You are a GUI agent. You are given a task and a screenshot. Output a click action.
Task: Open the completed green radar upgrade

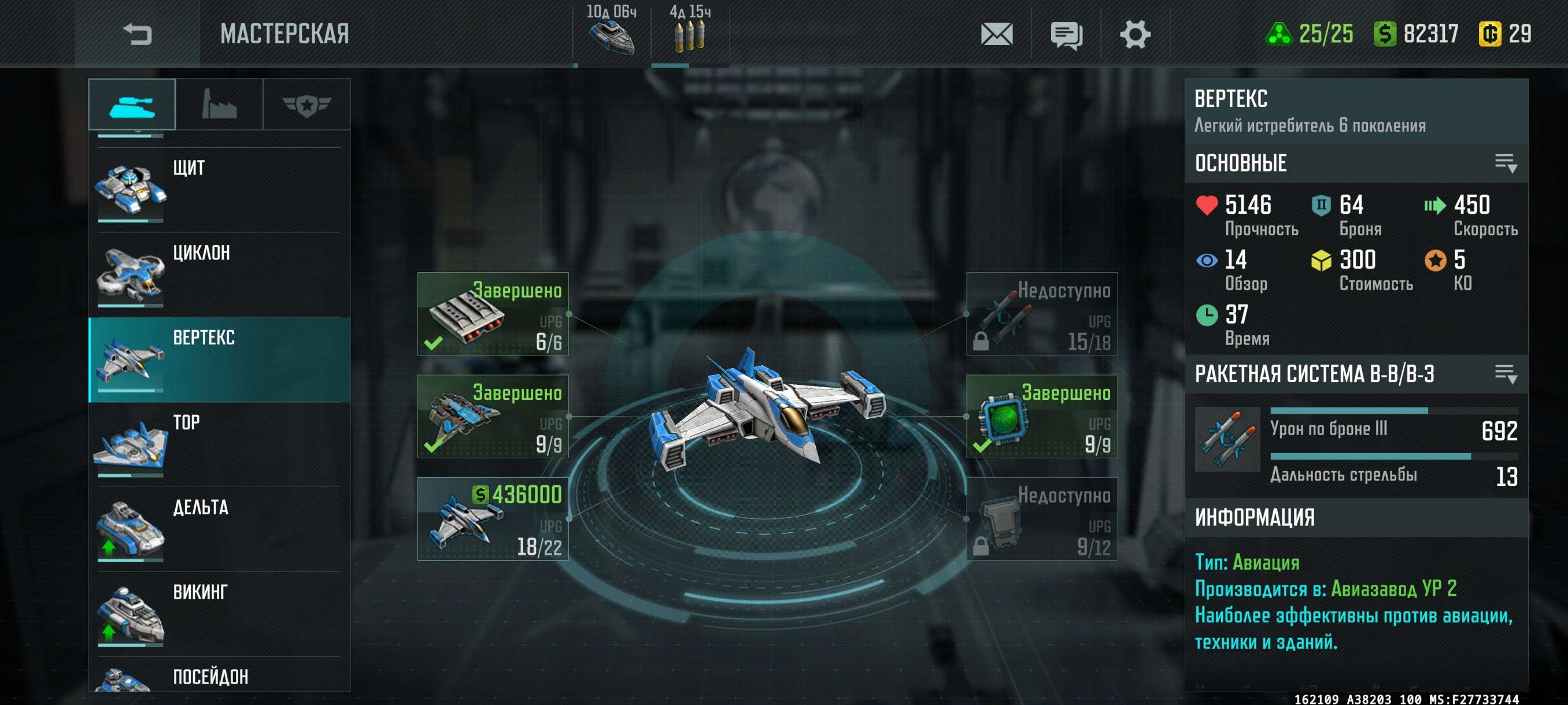coord(1041,417)
